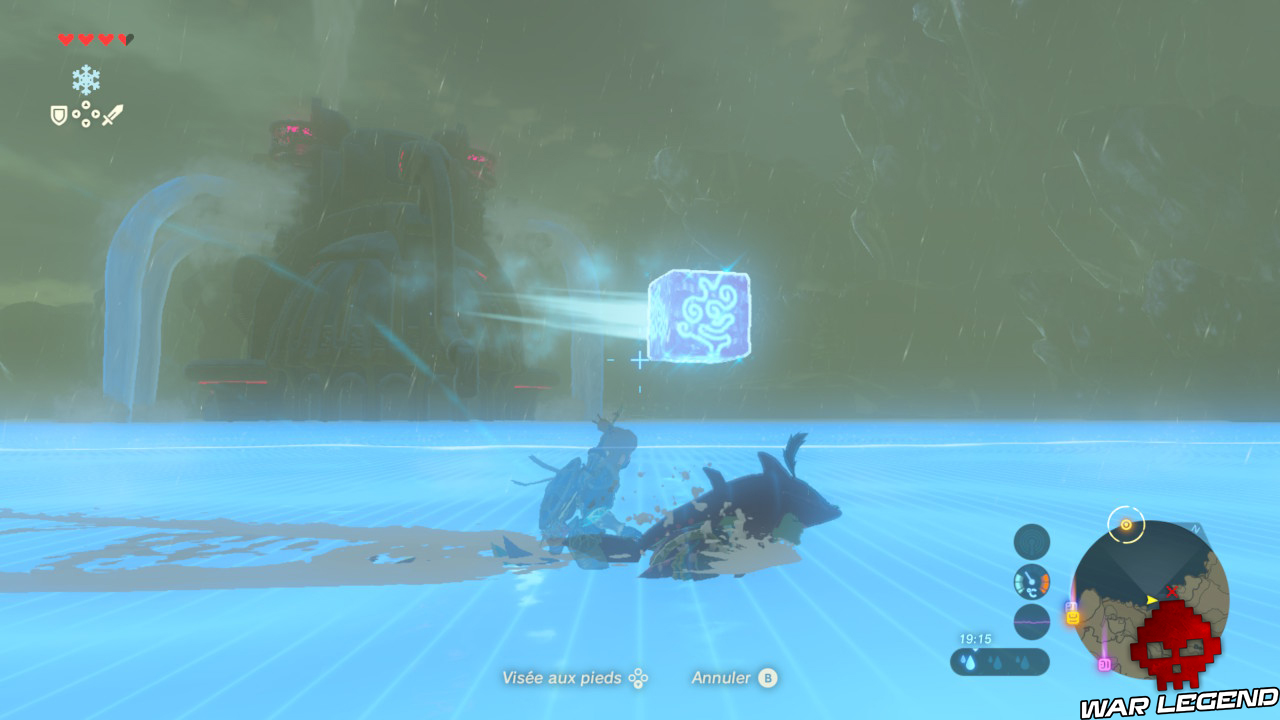Click the pink sound waveform meter
The height and width of the screenshot is (720, 1280).
point(1030,621)
